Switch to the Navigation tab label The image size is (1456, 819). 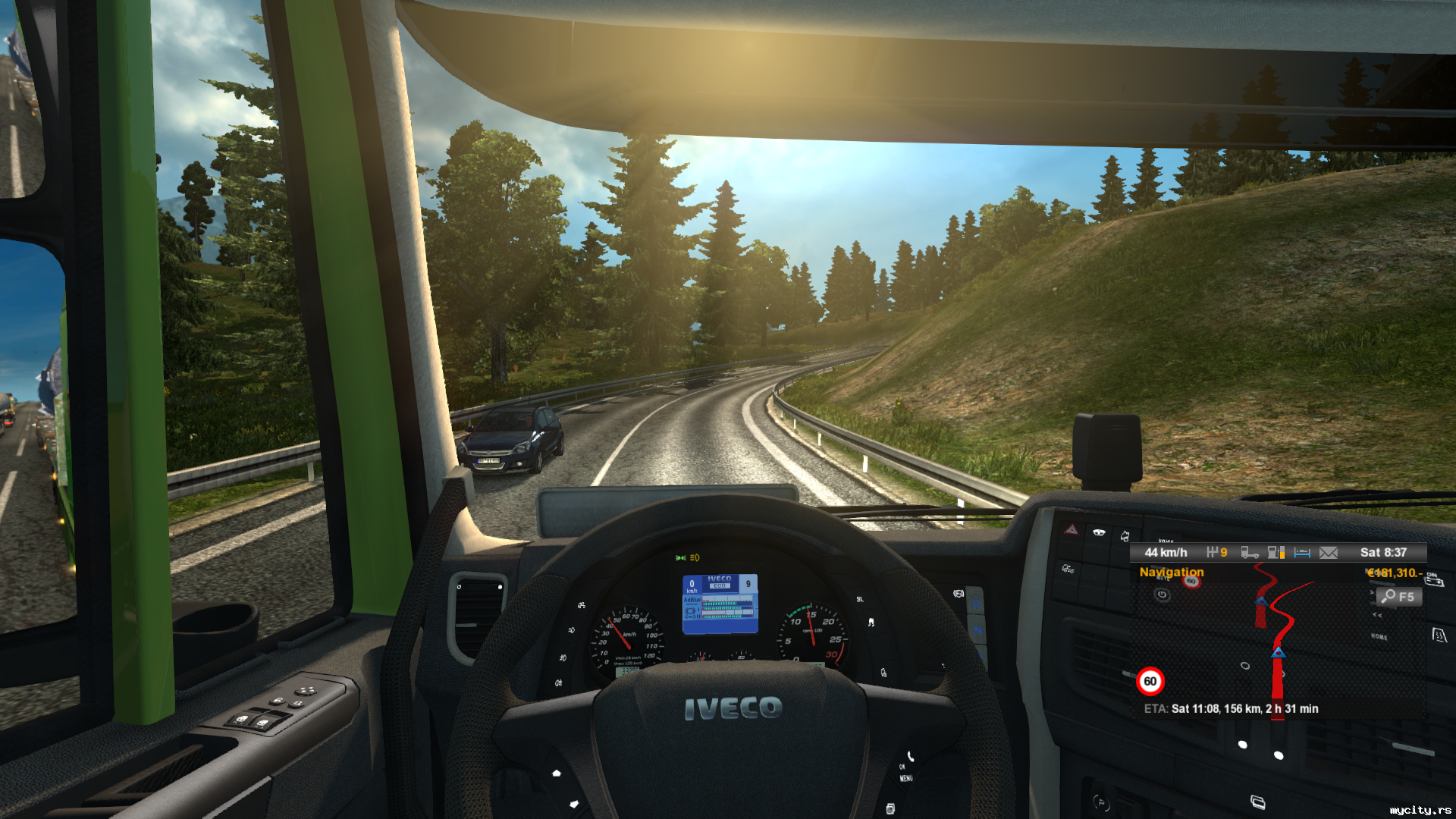tap(1171, 572)
